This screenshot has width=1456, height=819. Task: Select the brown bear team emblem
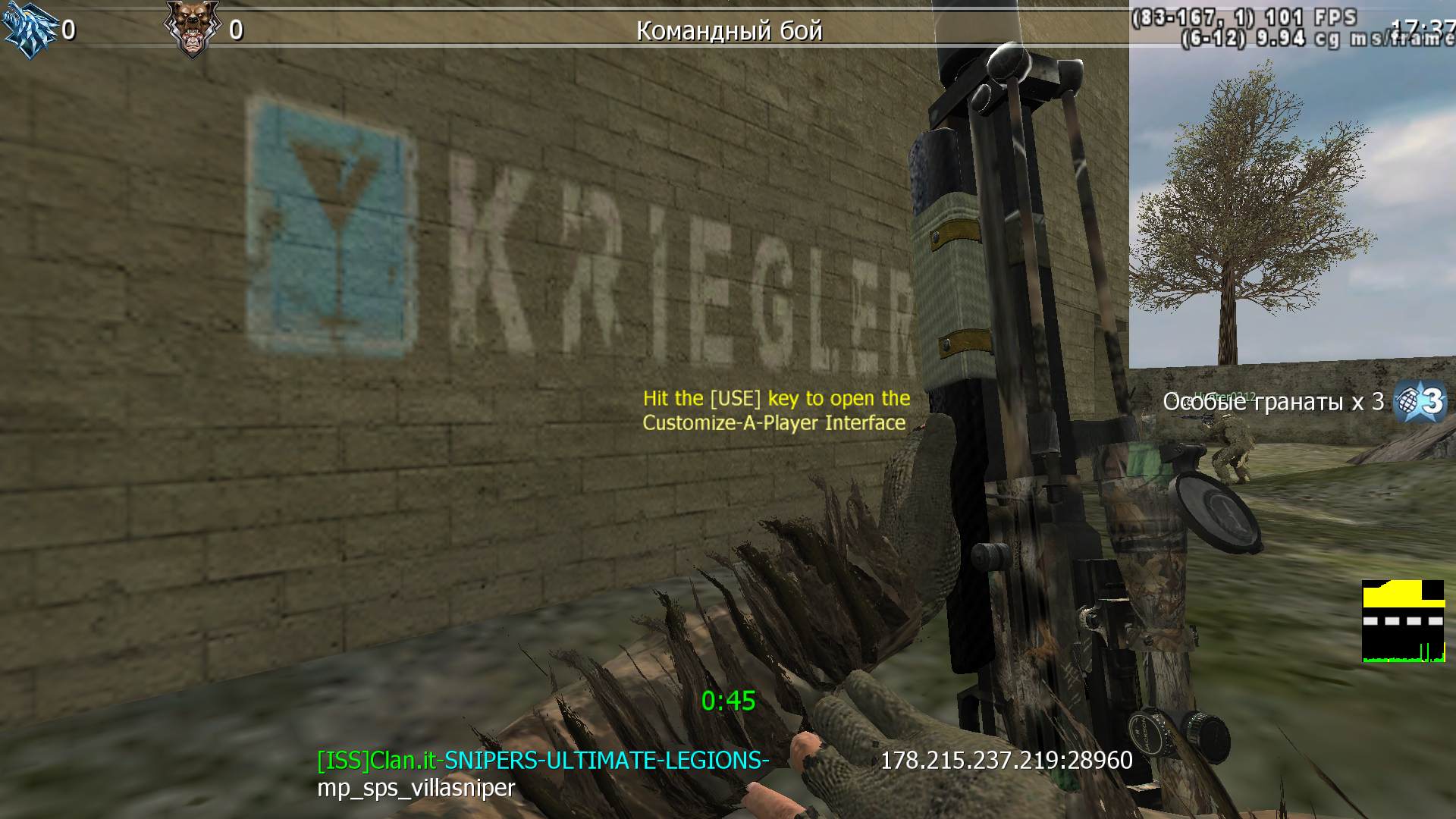point(191,29)
